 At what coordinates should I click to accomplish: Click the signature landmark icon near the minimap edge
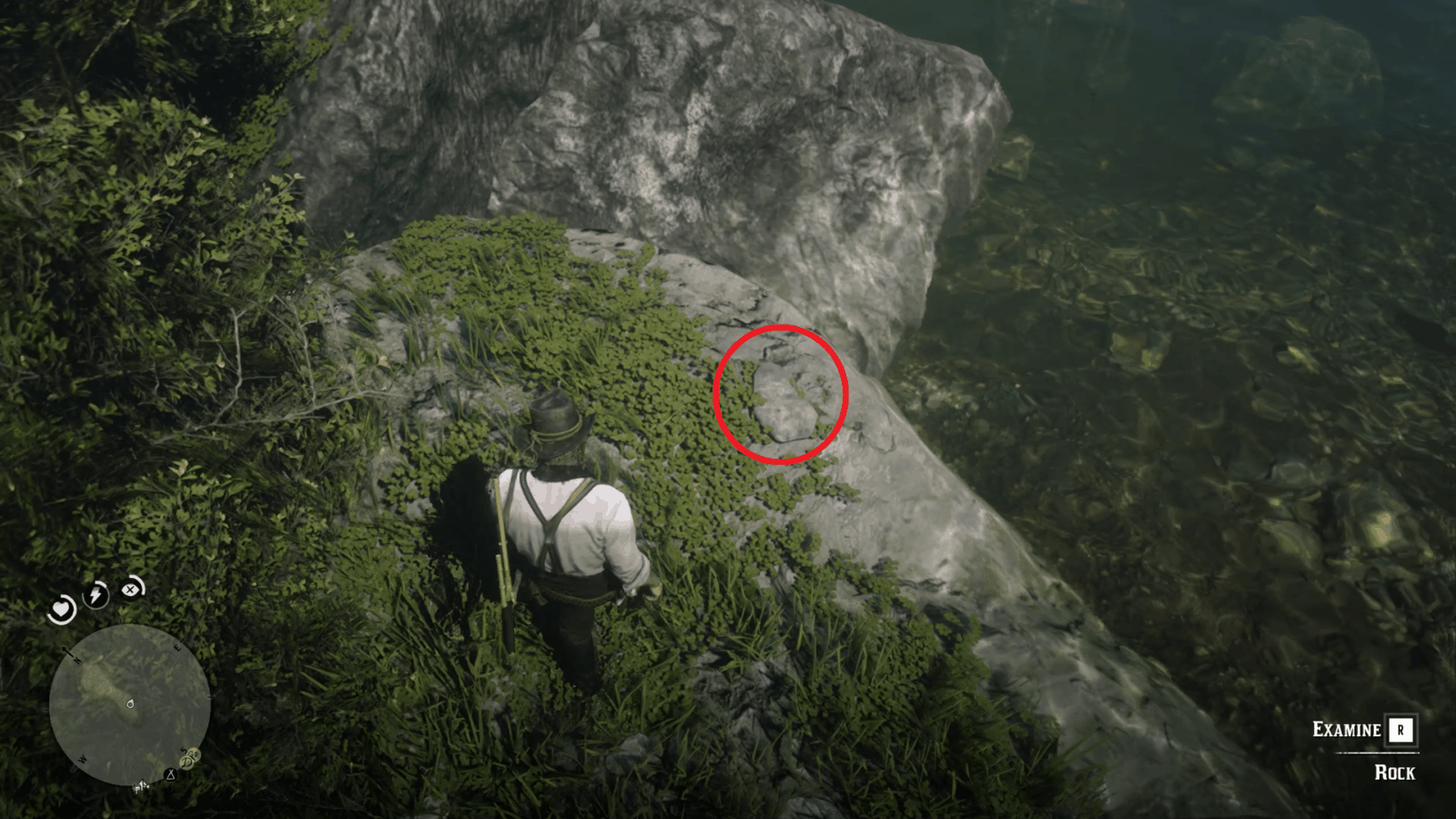click(189, 757)
